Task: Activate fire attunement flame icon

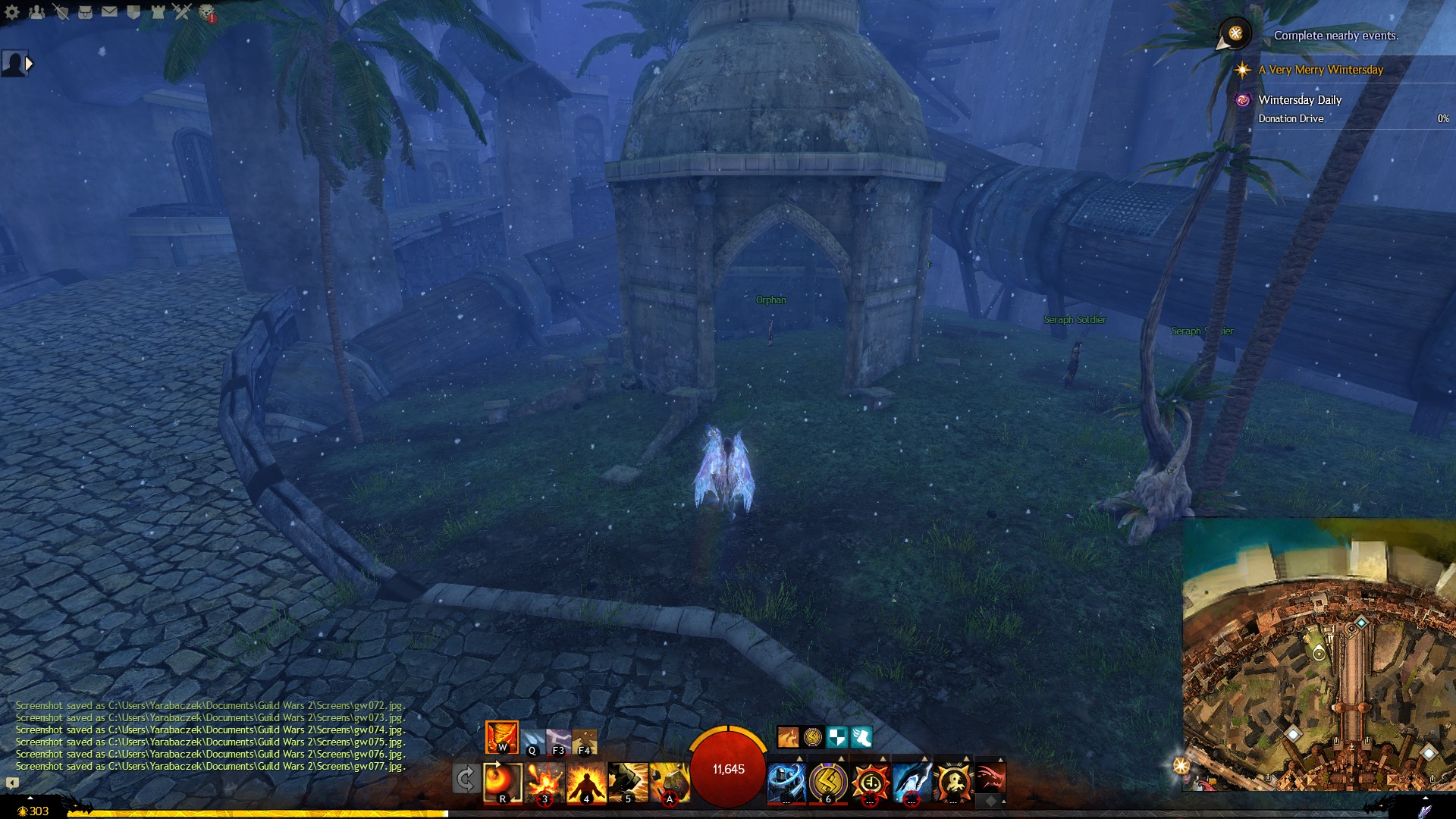Action: click(502, 737)
